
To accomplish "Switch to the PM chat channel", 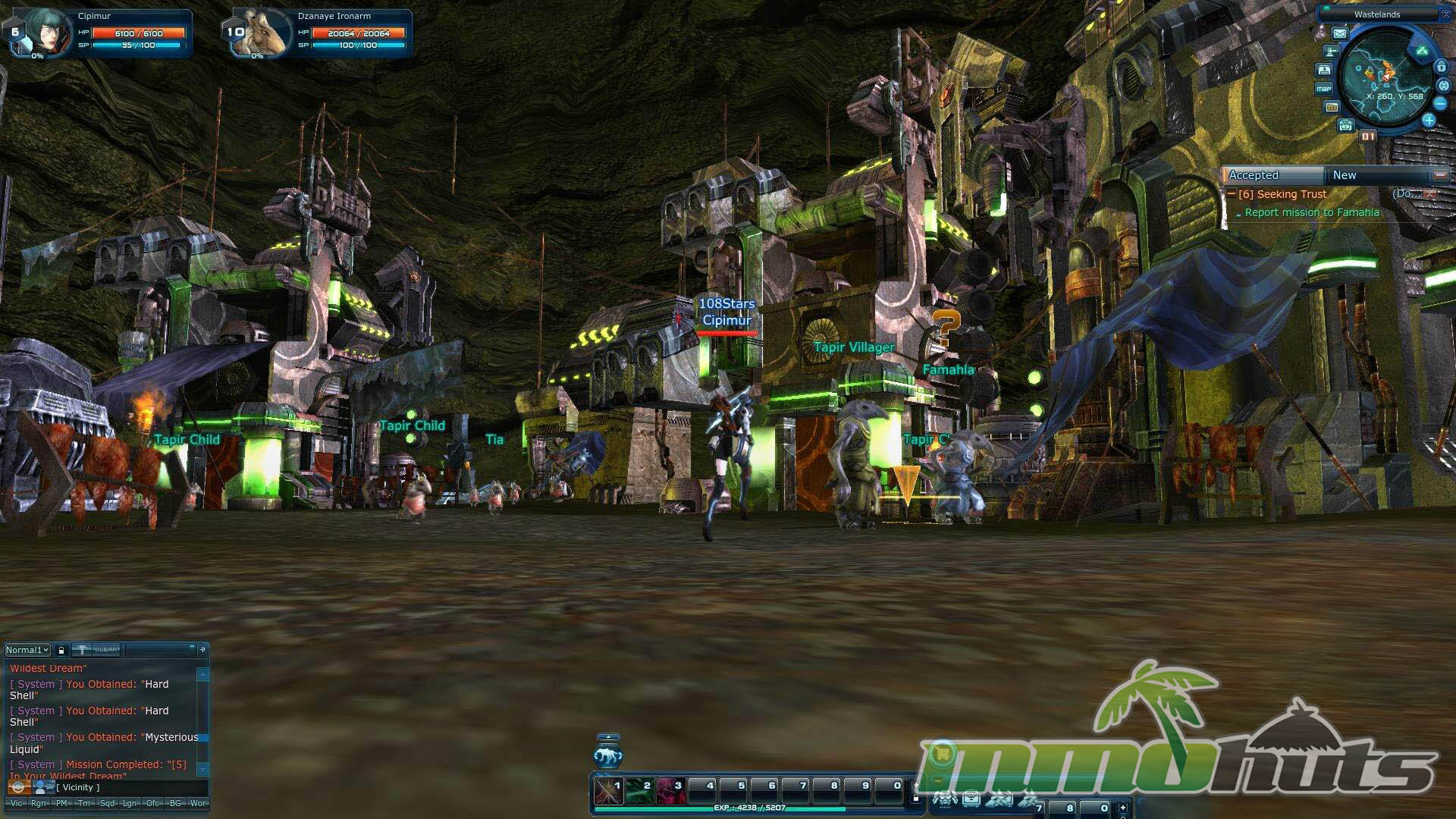I will 61,803.
